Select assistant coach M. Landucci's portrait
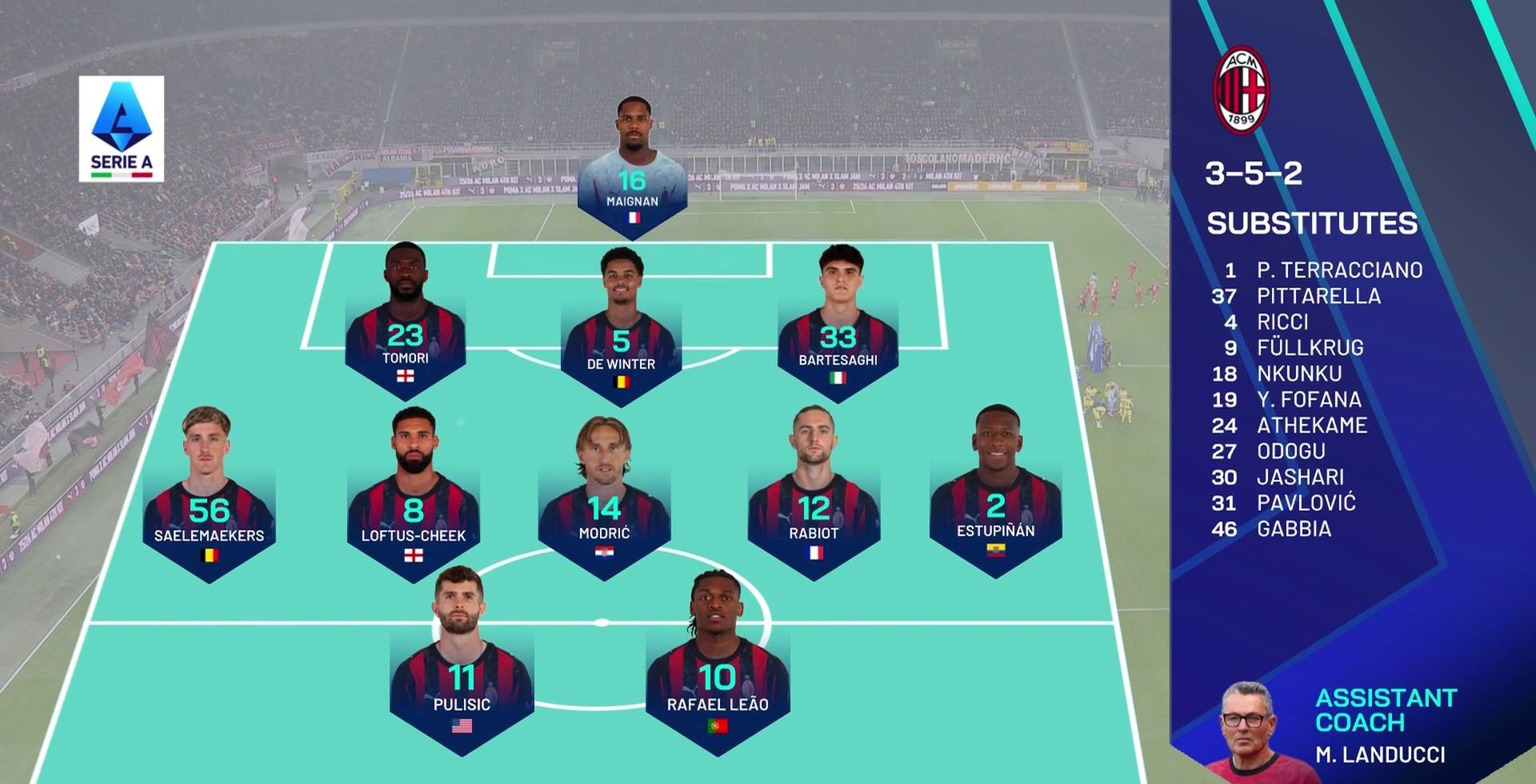 tap(1246, 732)
